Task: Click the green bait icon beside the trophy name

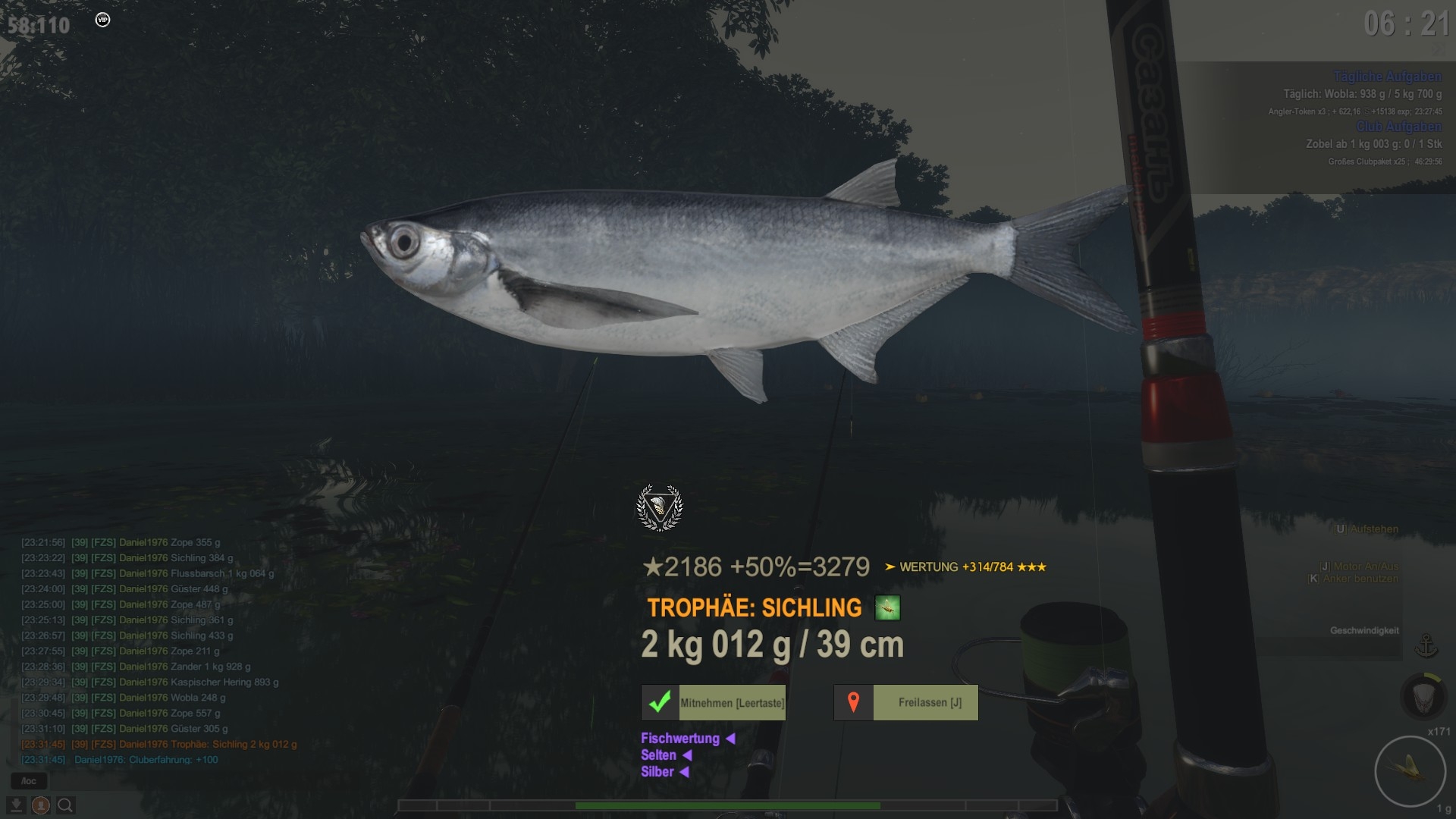Action: tap(887, 607)
